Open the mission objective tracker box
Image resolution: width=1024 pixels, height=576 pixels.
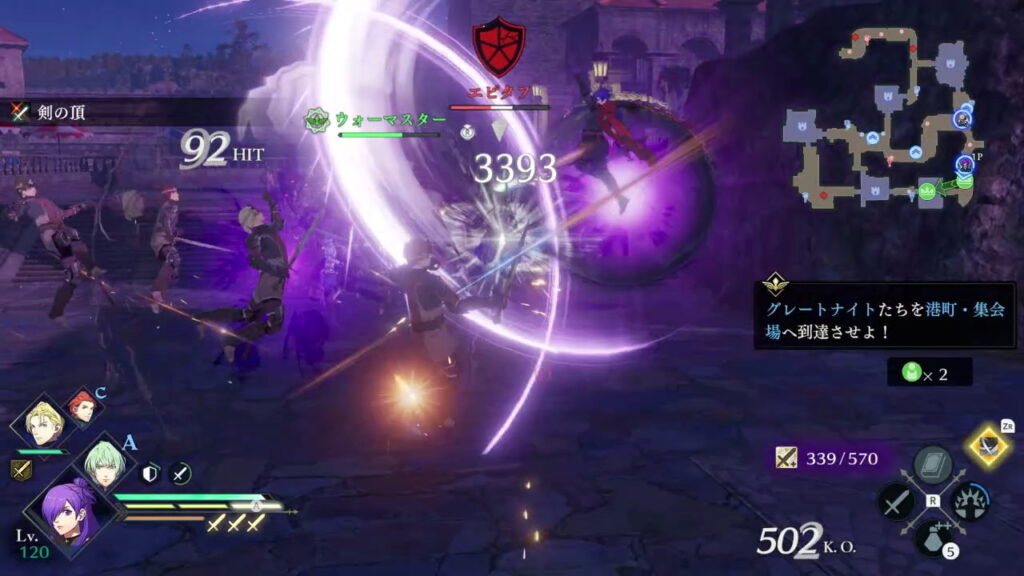pyautogui.click(x=884, y=314)
